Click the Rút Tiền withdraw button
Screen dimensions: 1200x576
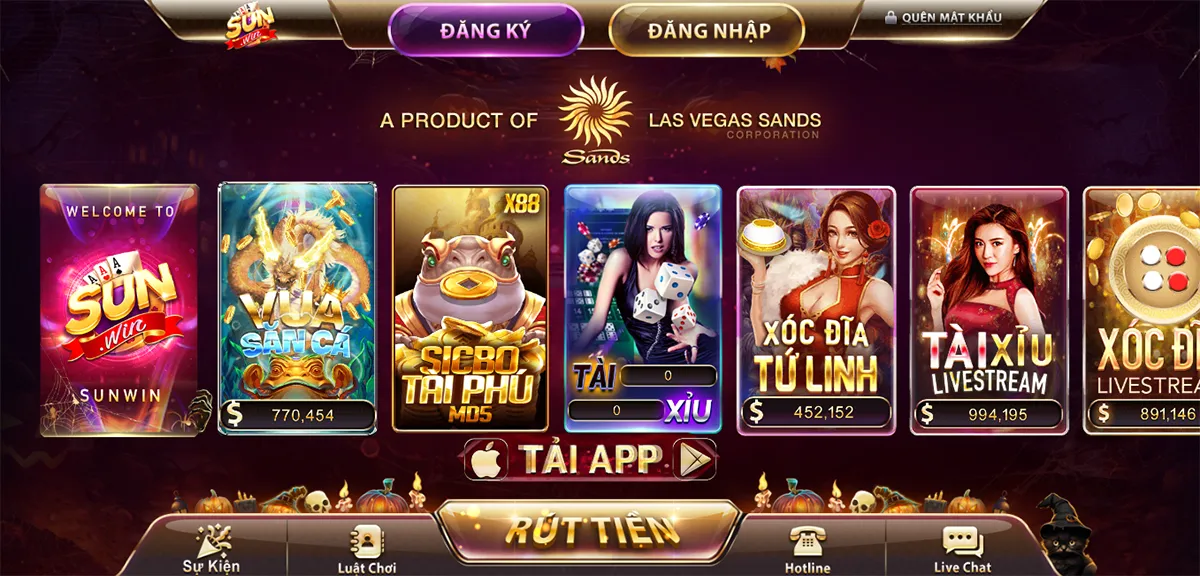(x=591, y=531)
